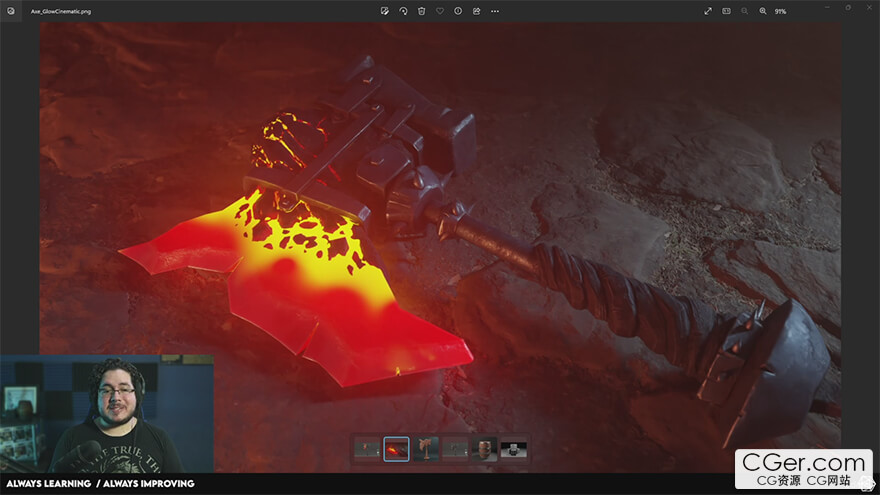The image size is (880, 495).
Task: Open the three-dot more options menu
Action: pos(495,11)
